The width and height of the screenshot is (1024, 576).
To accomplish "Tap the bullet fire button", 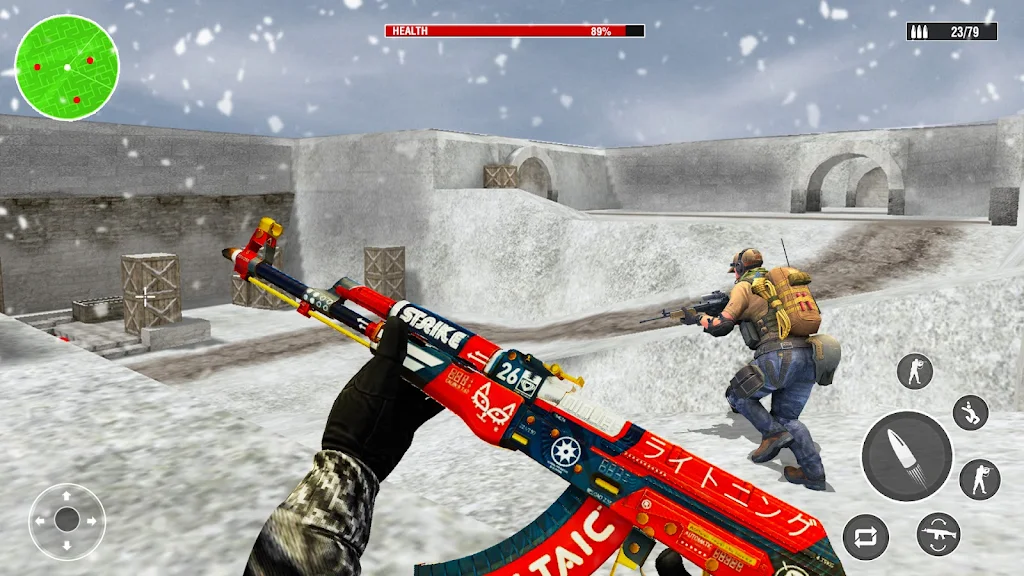I will tap(907, 456).
